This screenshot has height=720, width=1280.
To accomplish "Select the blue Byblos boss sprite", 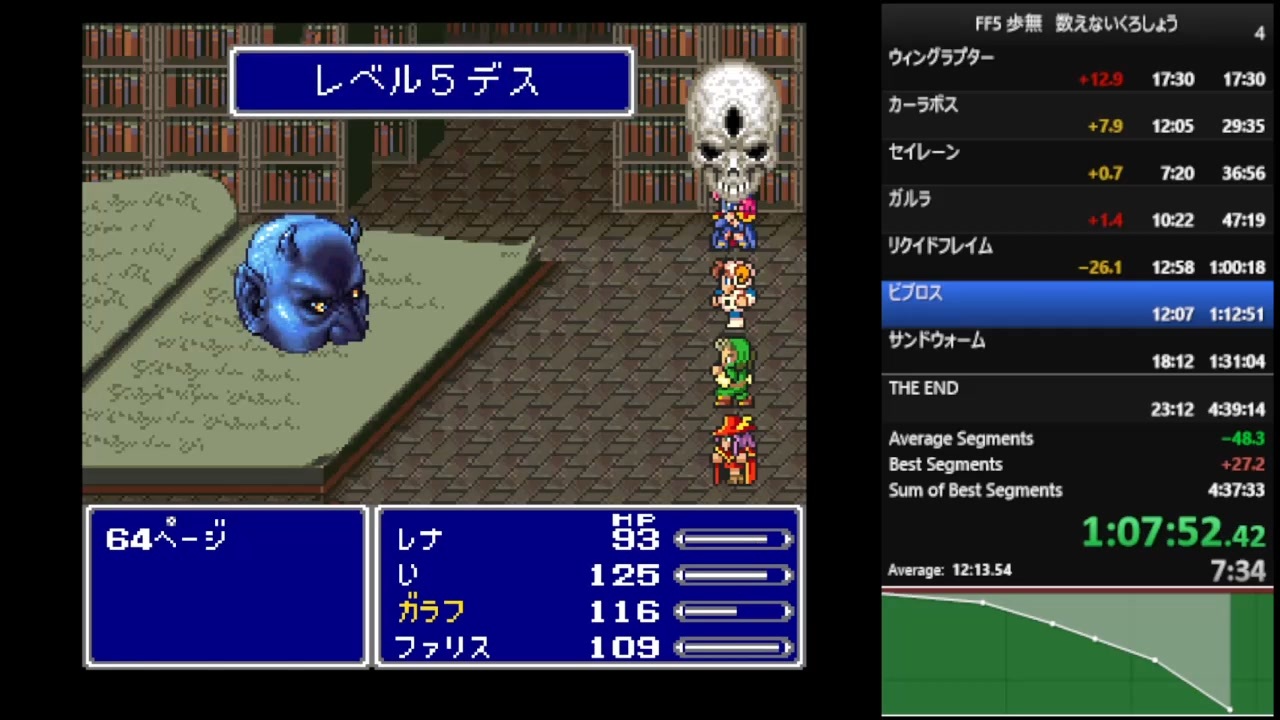I will (305, 290).
